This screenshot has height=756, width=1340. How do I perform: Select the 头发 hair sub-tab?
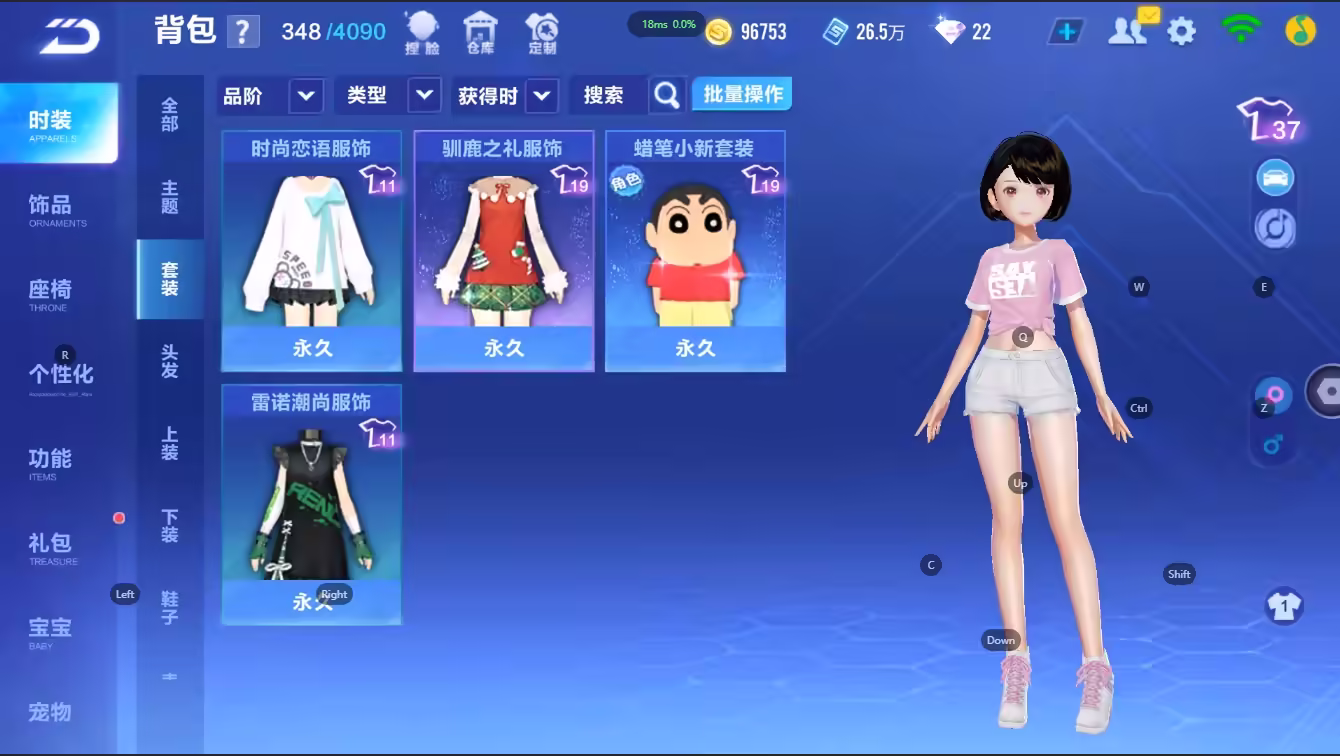coord(170,362)
